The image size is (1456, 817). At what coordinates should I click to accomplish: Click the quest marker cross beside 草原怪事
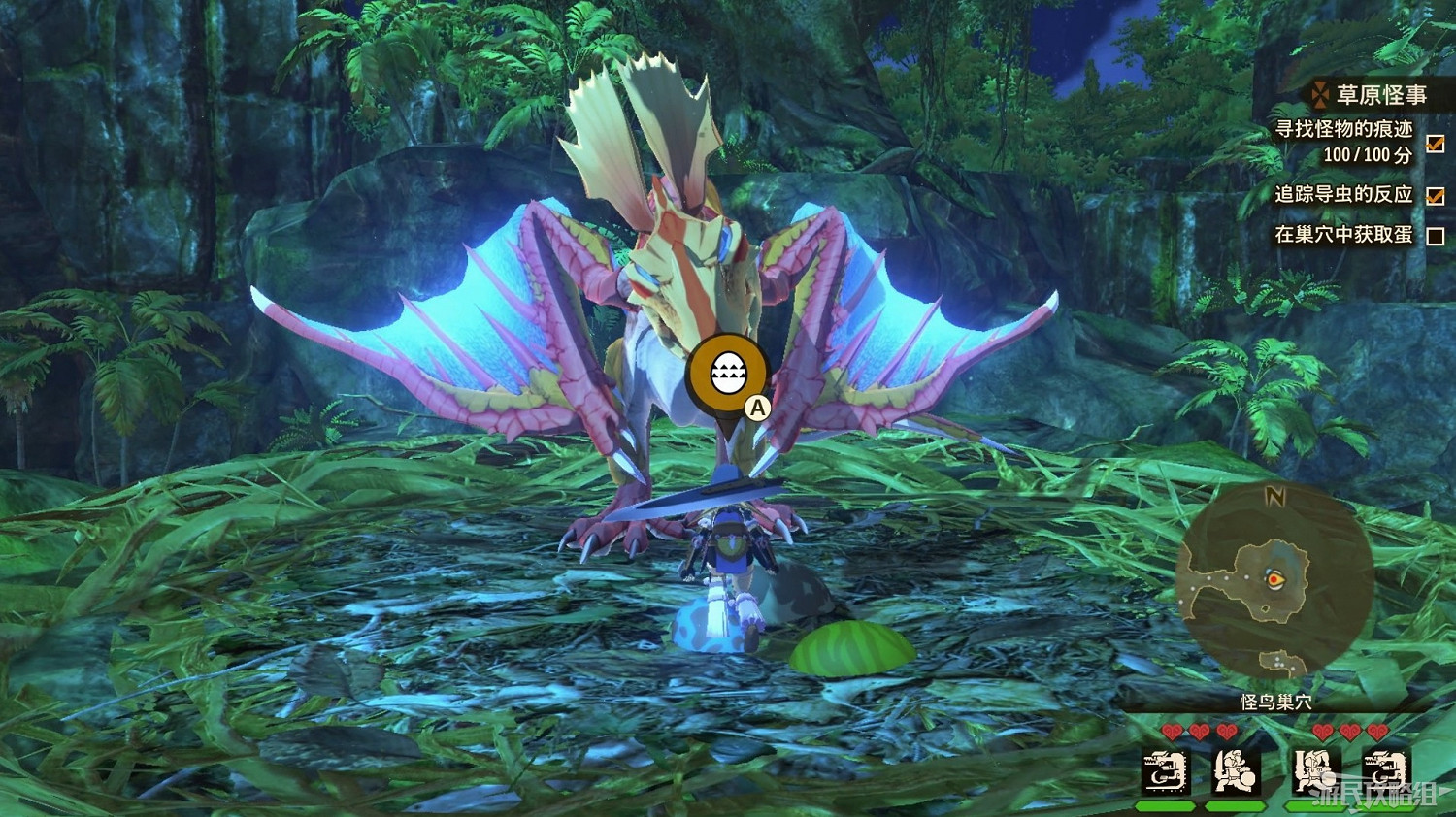(x=1318, y=94)
